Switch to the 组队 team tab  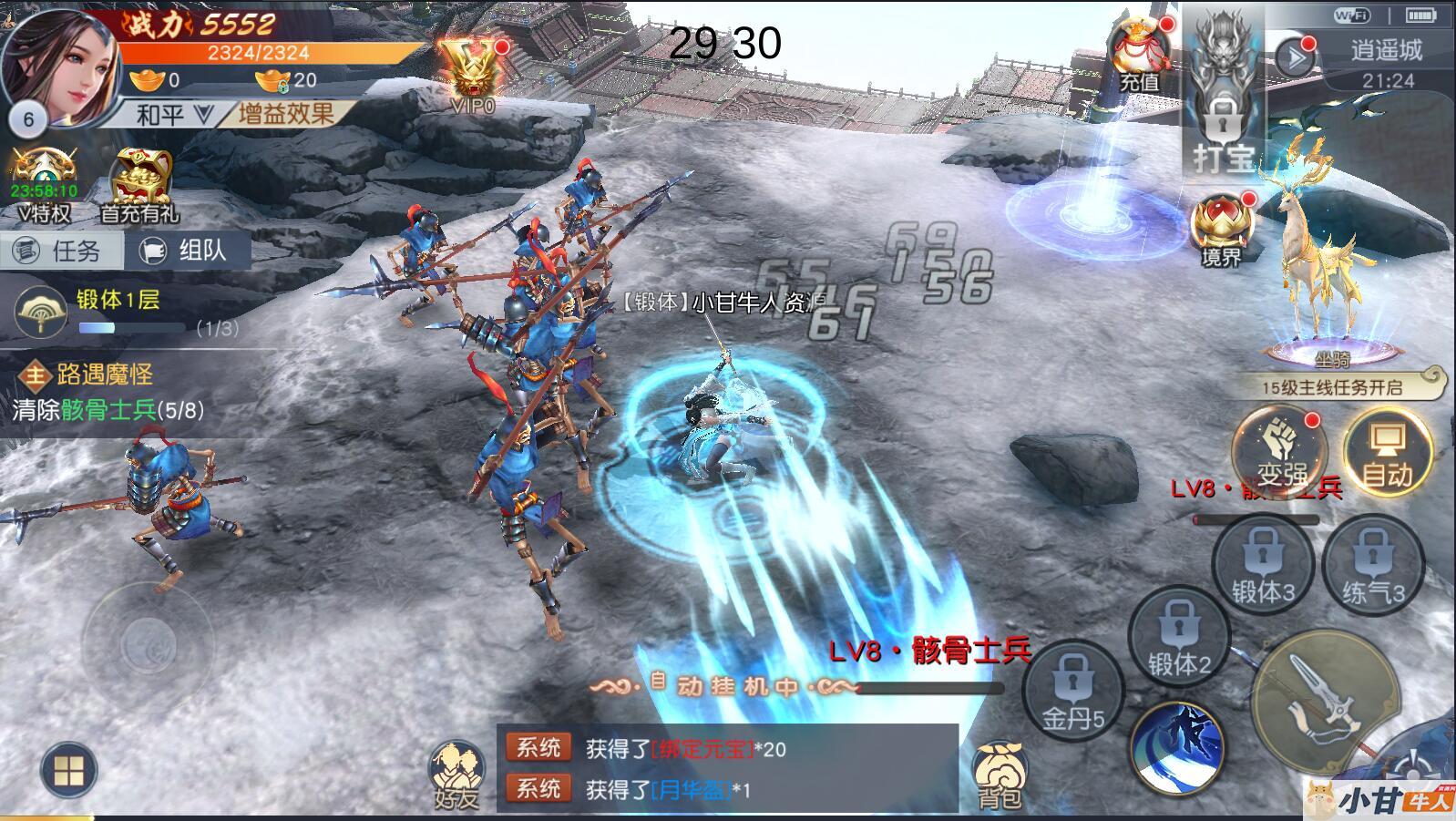point(187,251)
